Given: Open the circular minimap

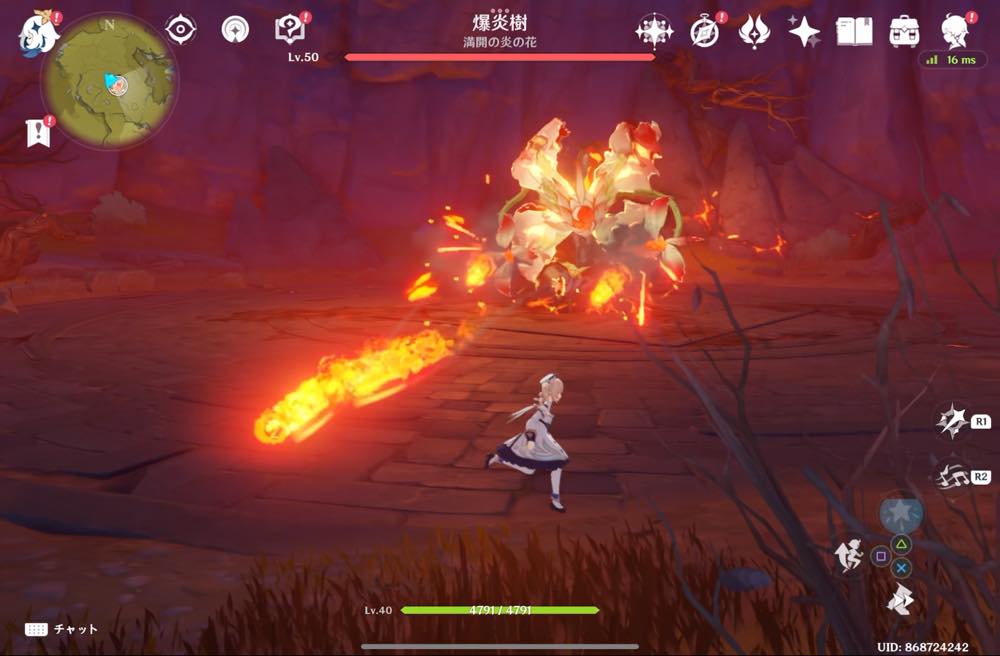Looking at the screenshot, I should point(109,81).
